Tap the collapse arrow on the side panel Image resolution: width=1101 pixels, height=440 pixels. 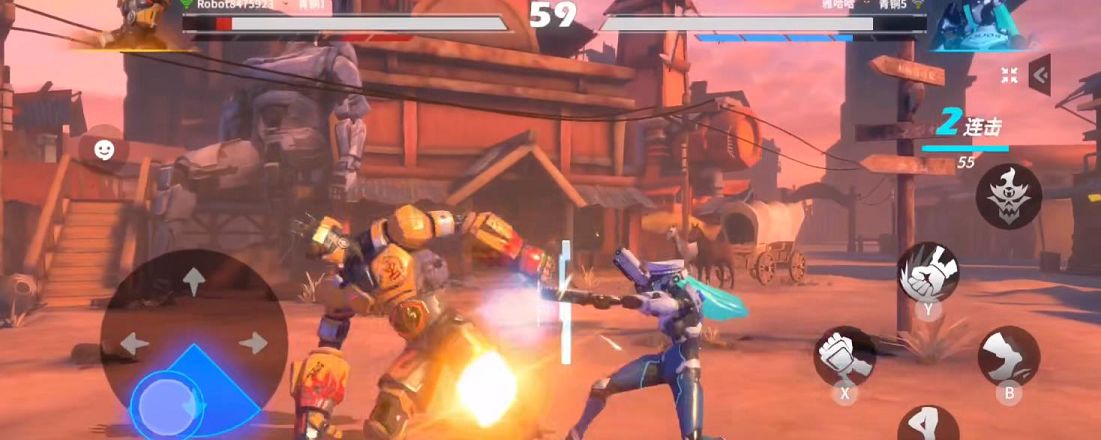[x=1040, y=74]
